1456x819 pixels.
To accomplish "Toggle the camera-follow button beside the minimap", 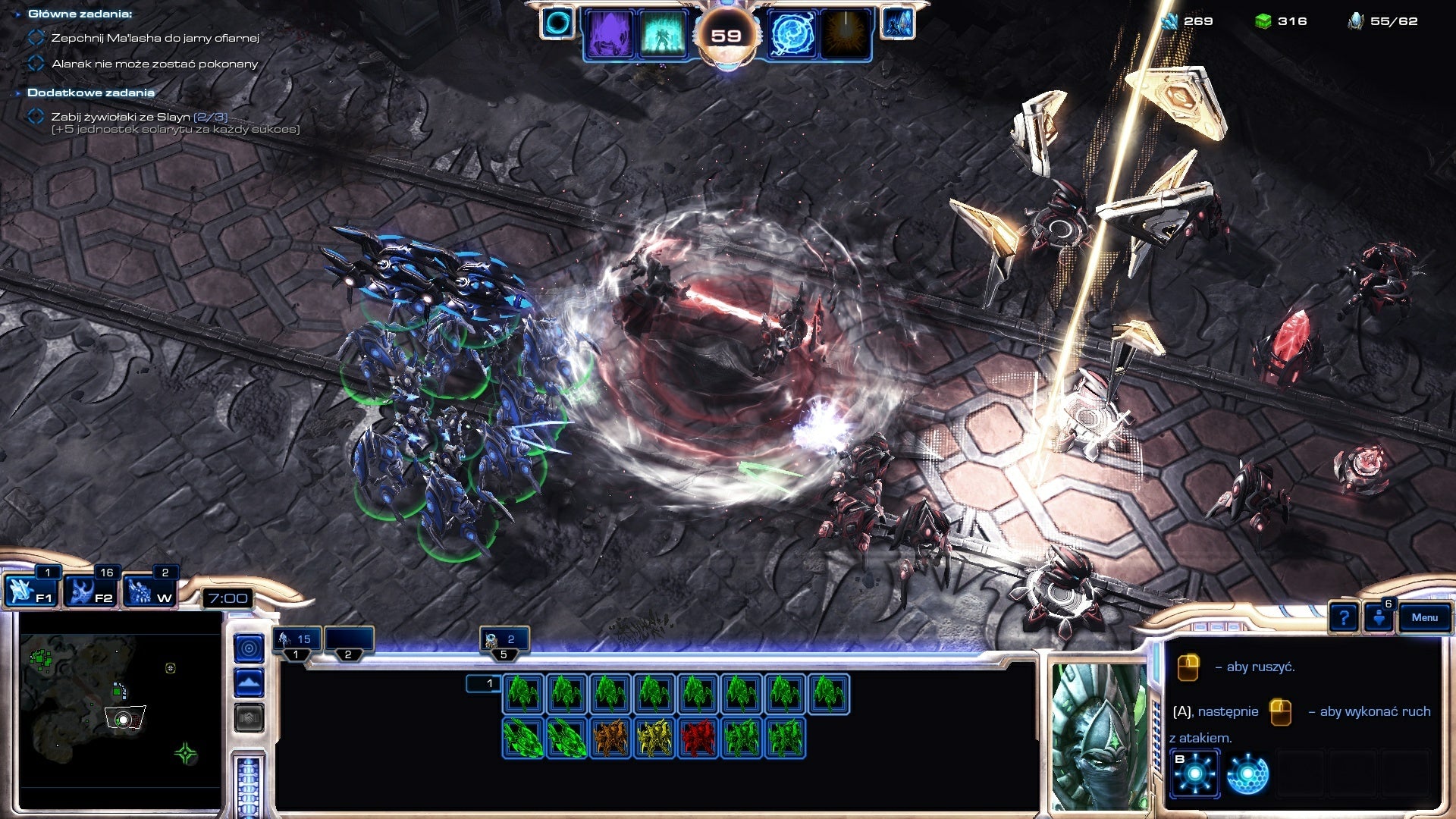I will click(x=248, y=649).
